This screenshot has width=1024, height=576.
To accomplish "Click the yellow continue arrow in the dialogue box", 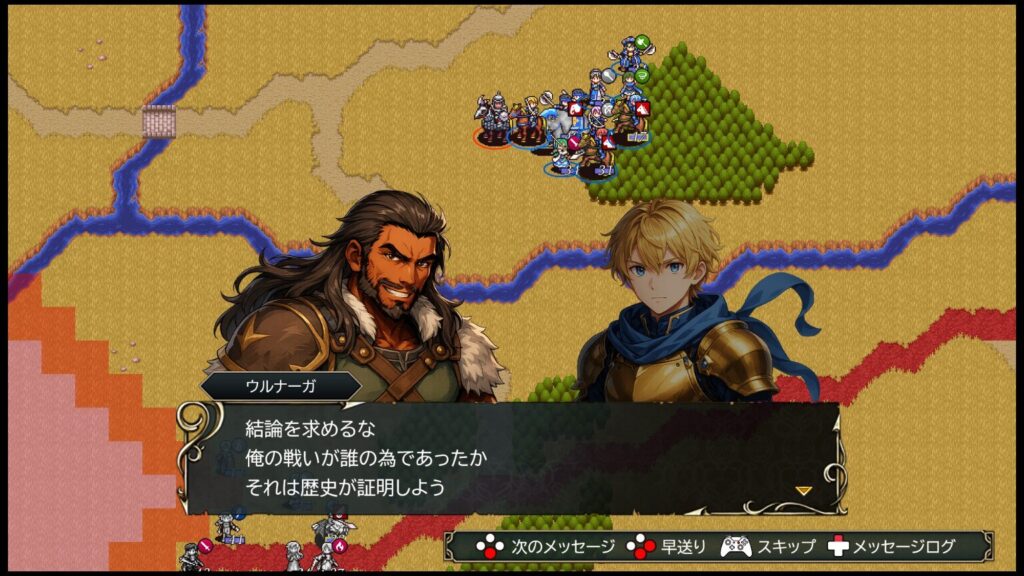I will tap(803, 490).
